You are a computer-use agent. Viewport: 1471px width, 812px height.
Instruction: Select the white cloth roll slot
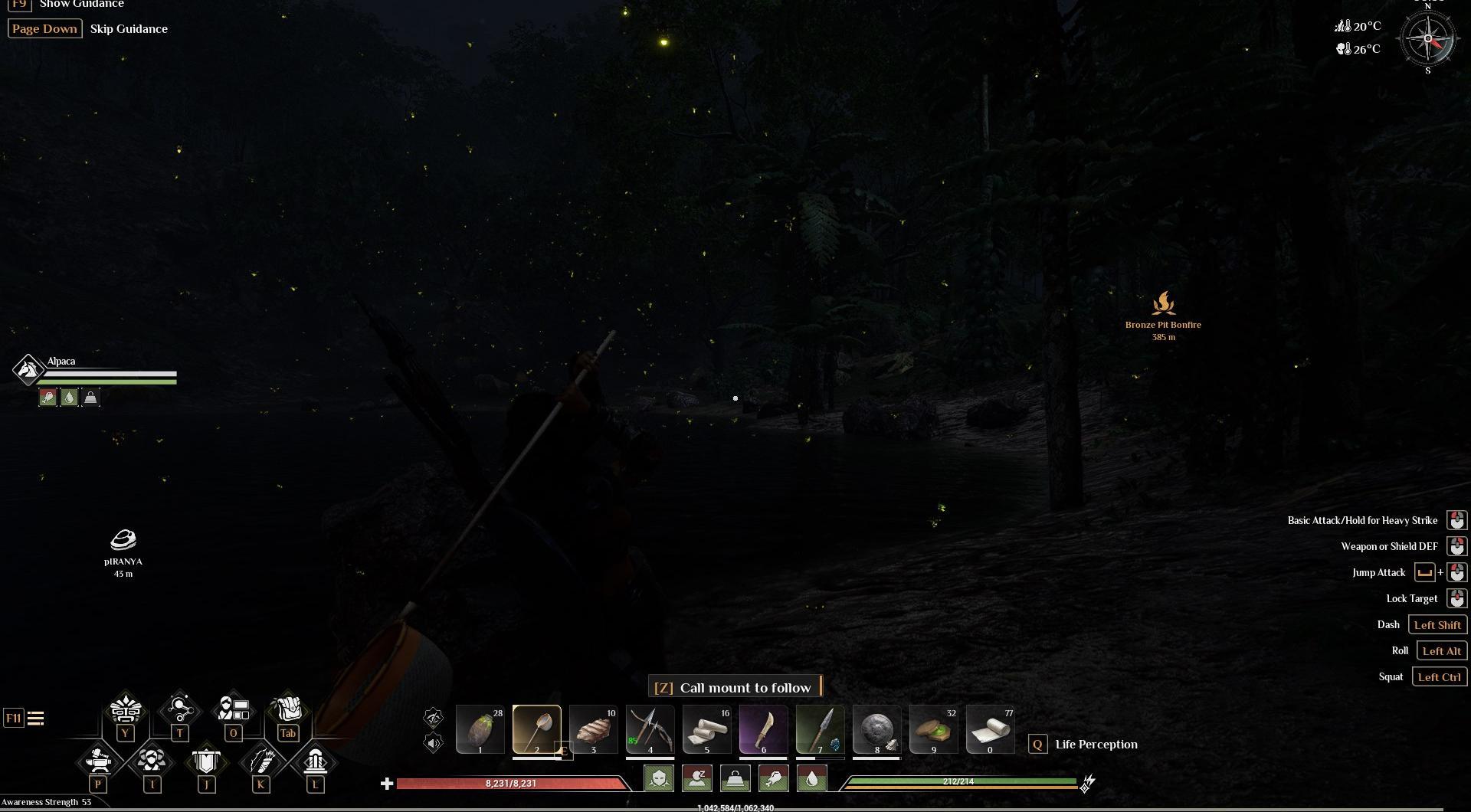coord(990,729)
